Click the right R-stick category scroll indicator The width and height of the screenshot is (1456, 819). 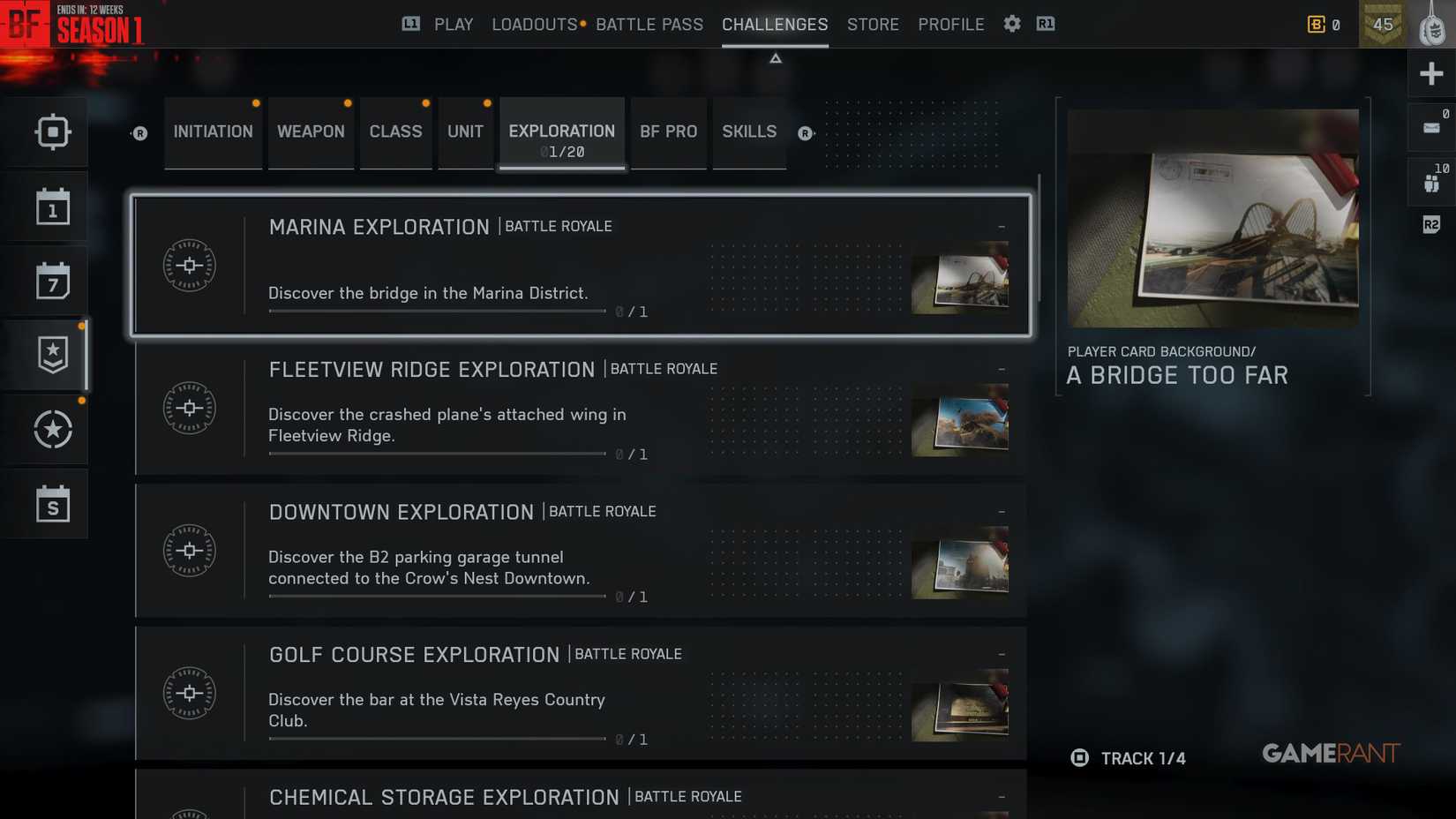click(805, 134)
